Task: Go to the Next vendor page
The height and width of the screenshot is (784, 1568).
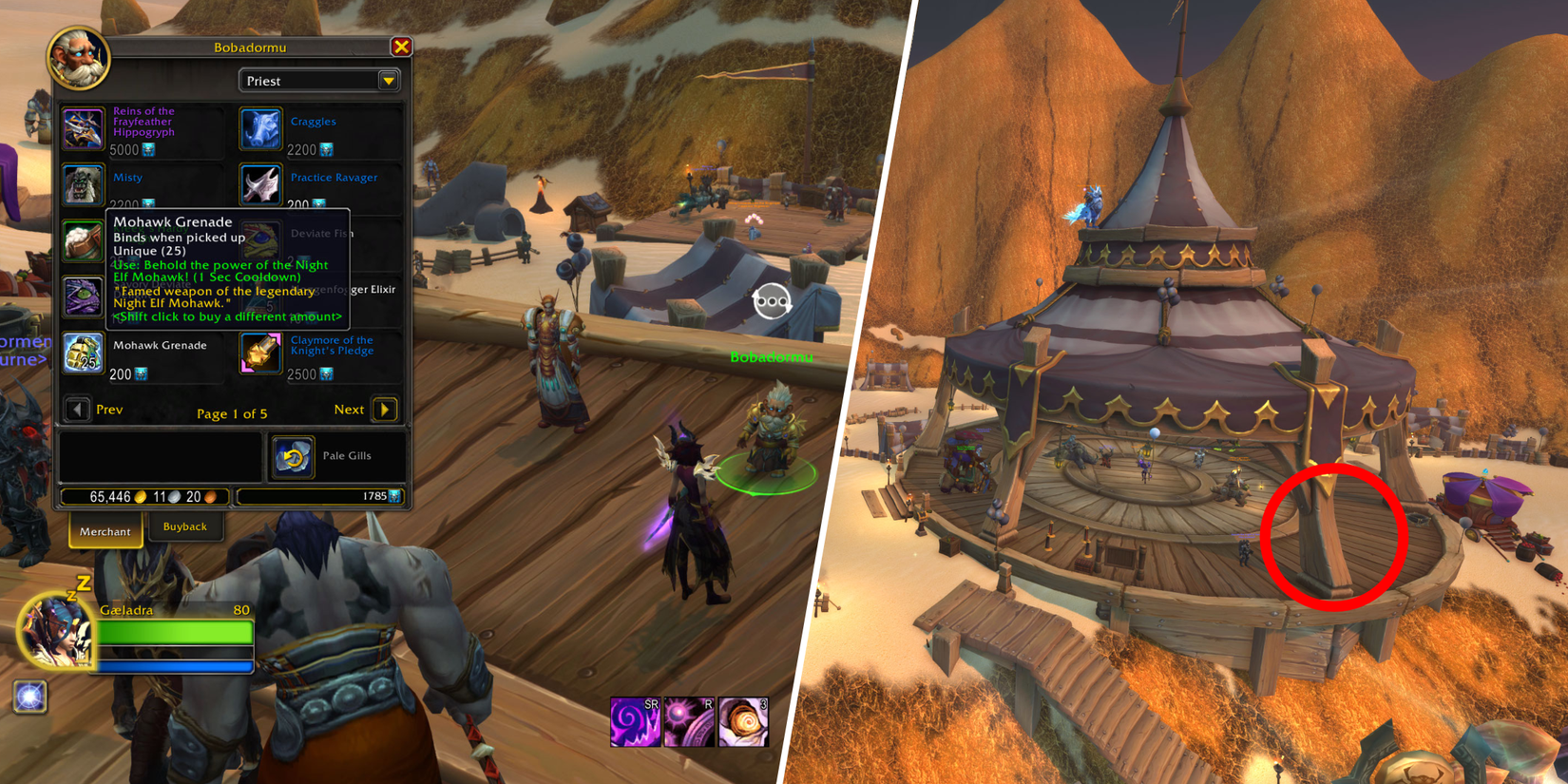Action: (x=384, y=409)
